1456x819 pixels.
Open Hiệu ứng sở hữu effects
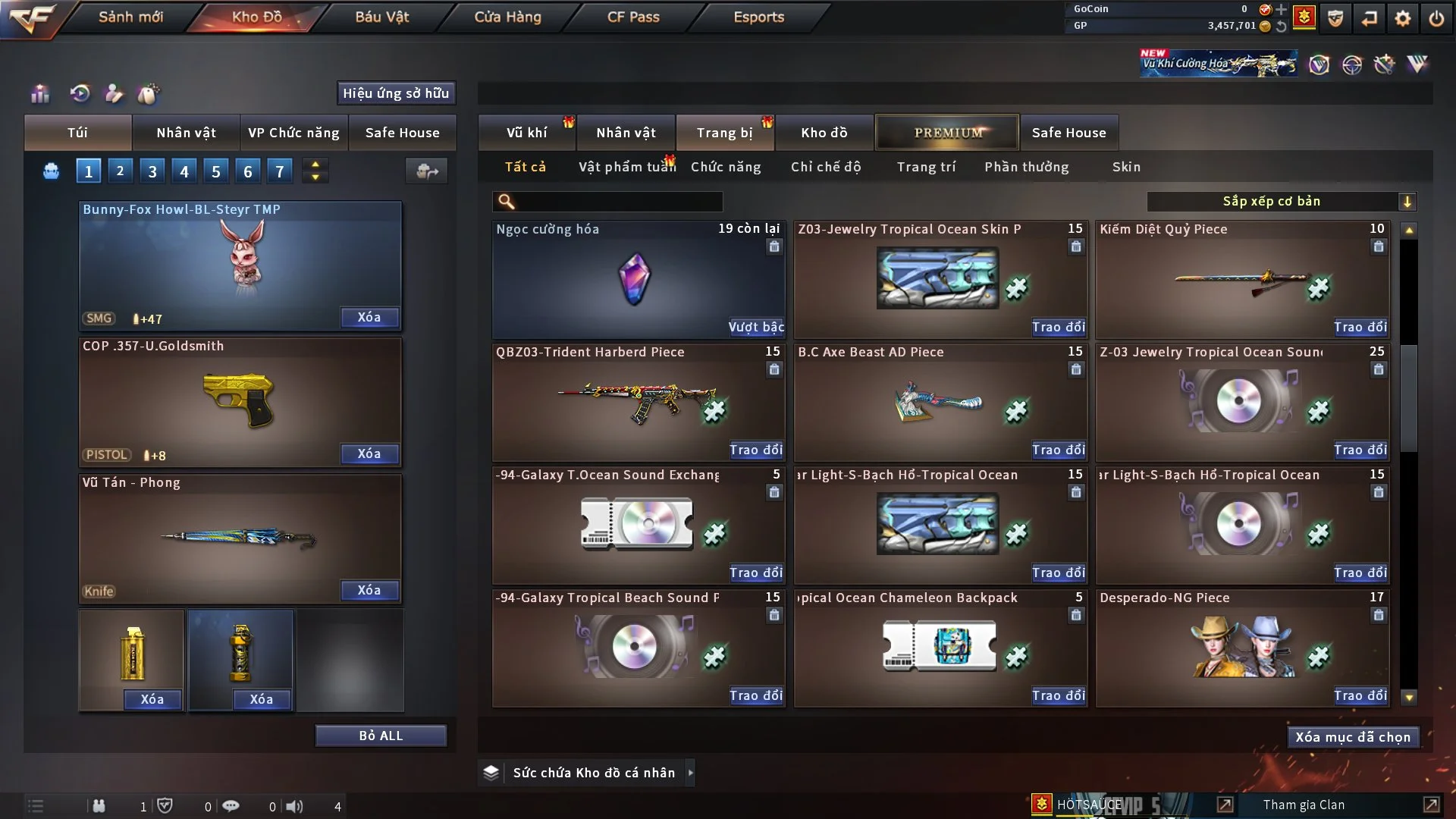[396, 93]
